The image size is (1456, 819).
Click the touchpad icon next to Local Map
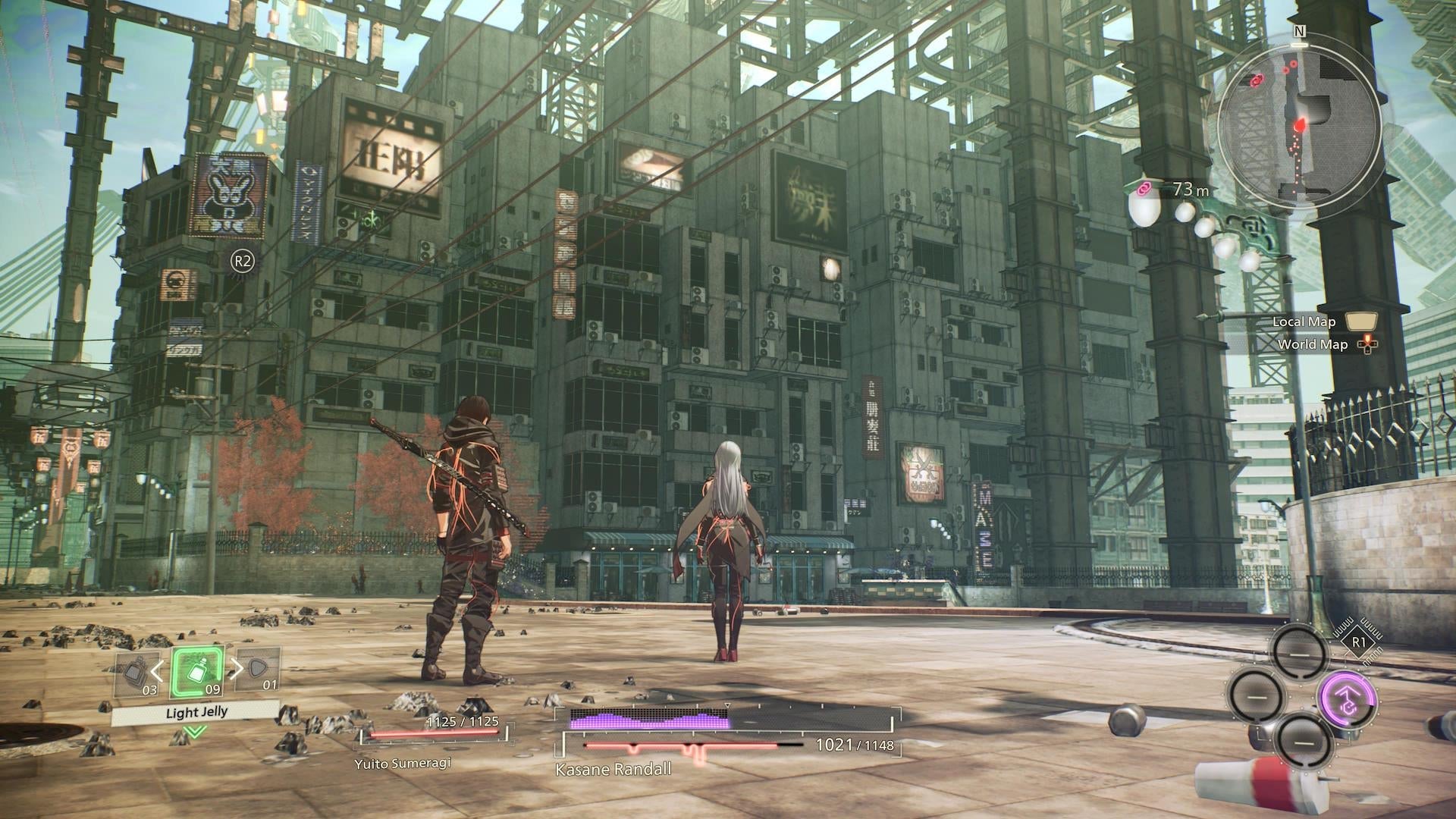(x=1361, y=322)
